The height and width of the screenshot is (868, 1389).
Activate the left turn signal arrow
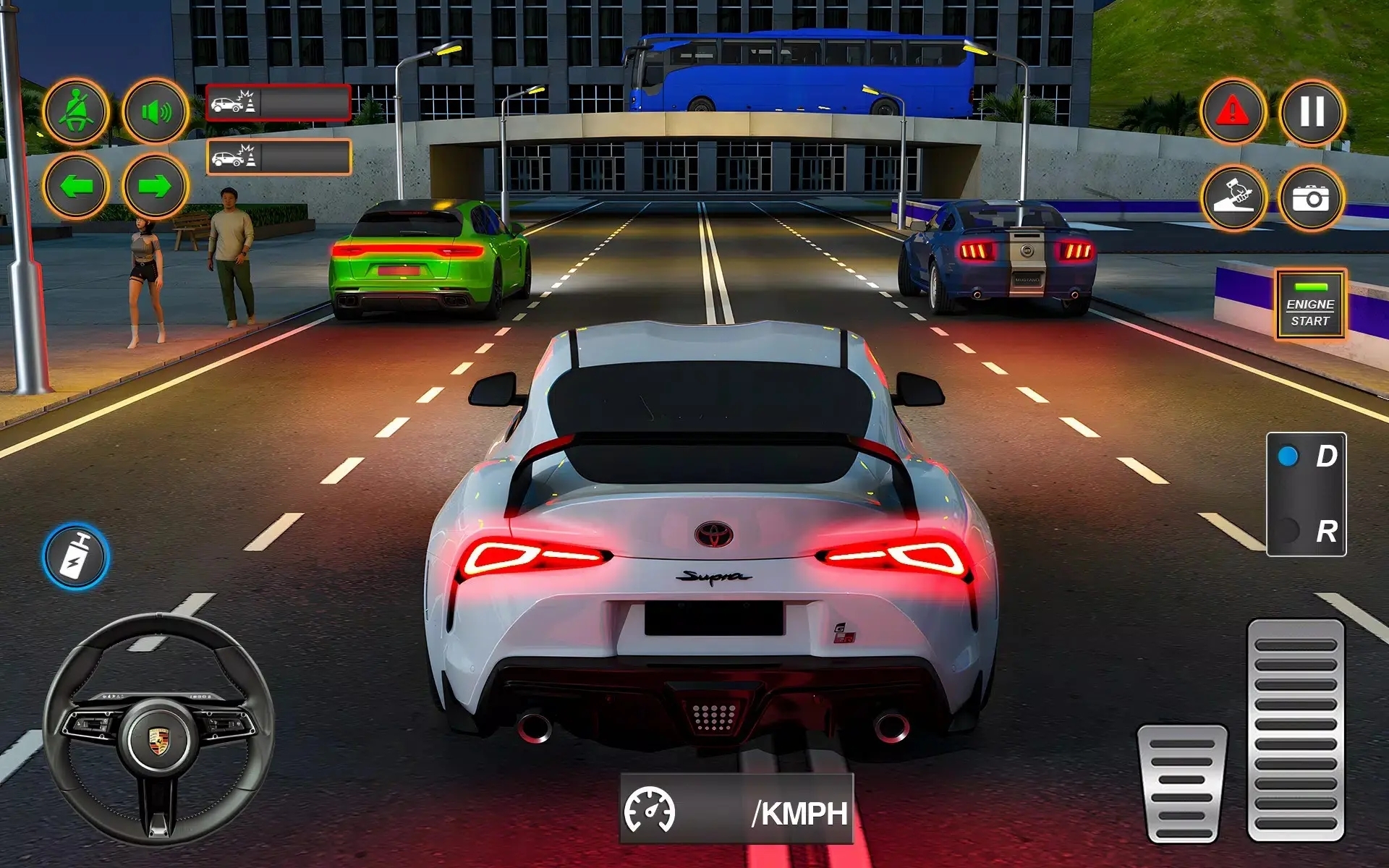75,186
